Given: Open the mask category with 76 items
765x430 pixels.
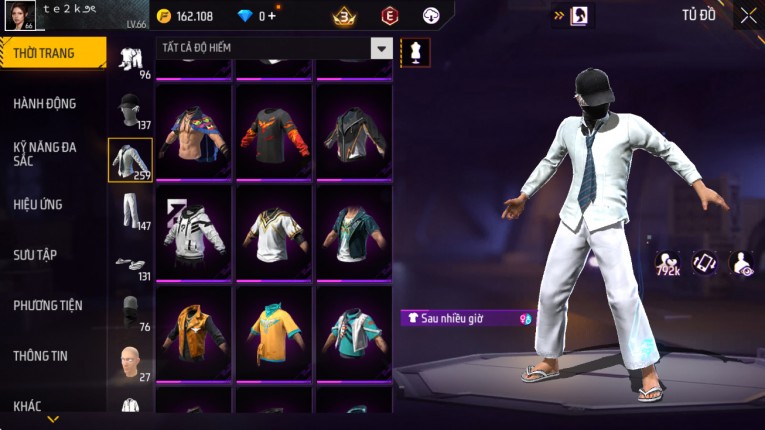Looking at the screenshot, I should click(130, 310).
